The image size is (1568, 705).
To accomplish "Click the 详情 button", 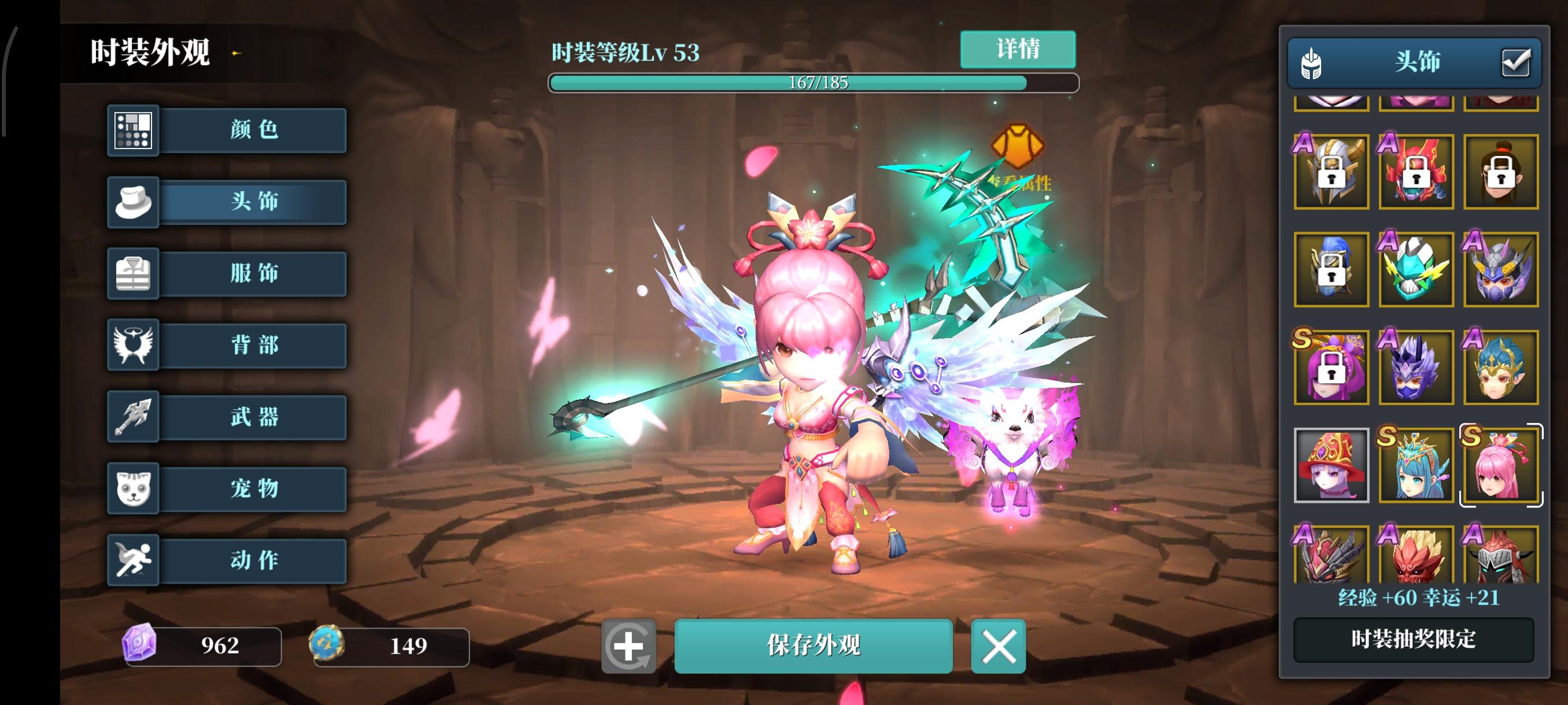I will point(1018,49).
